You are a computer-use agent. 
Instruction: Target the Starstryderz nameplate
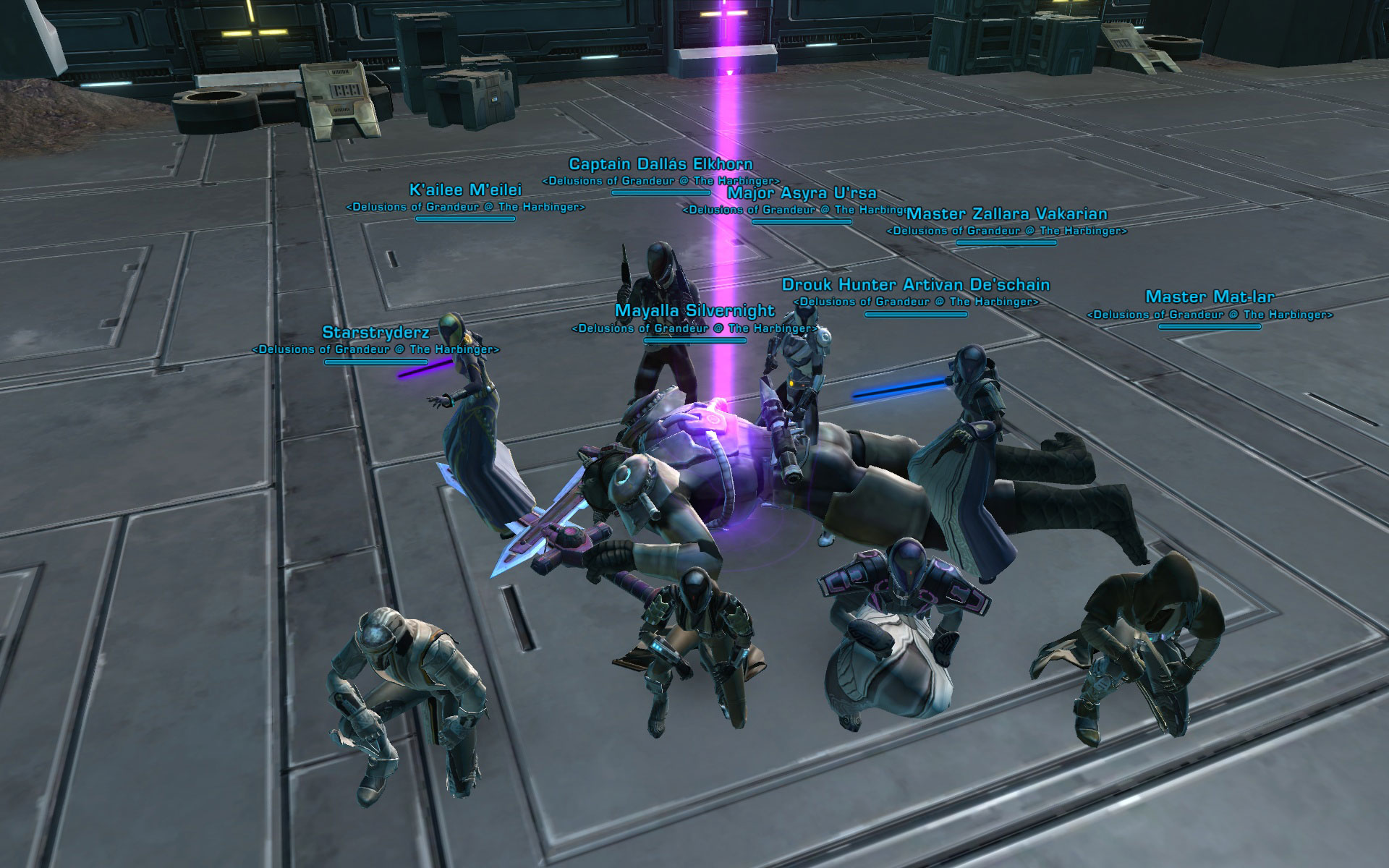pyautogui.click(x=375, y=333)
